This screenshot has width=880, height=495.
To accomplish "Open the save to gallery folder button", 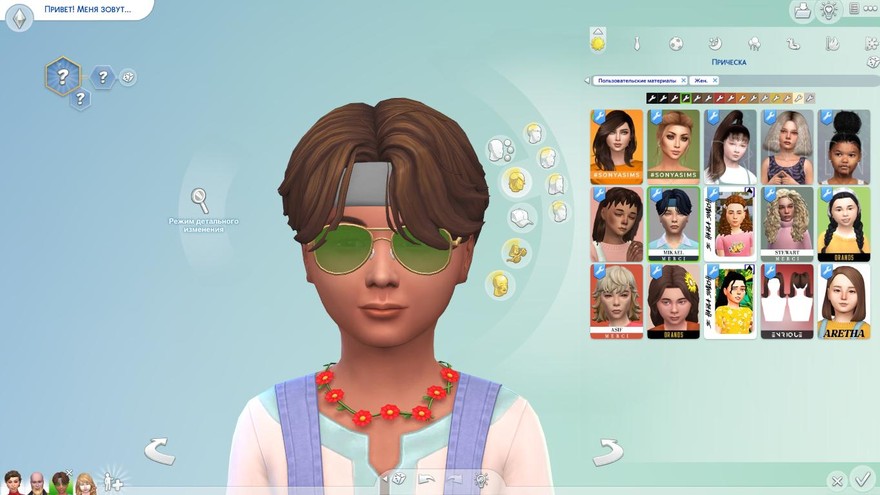I will (x=801, y=11).
